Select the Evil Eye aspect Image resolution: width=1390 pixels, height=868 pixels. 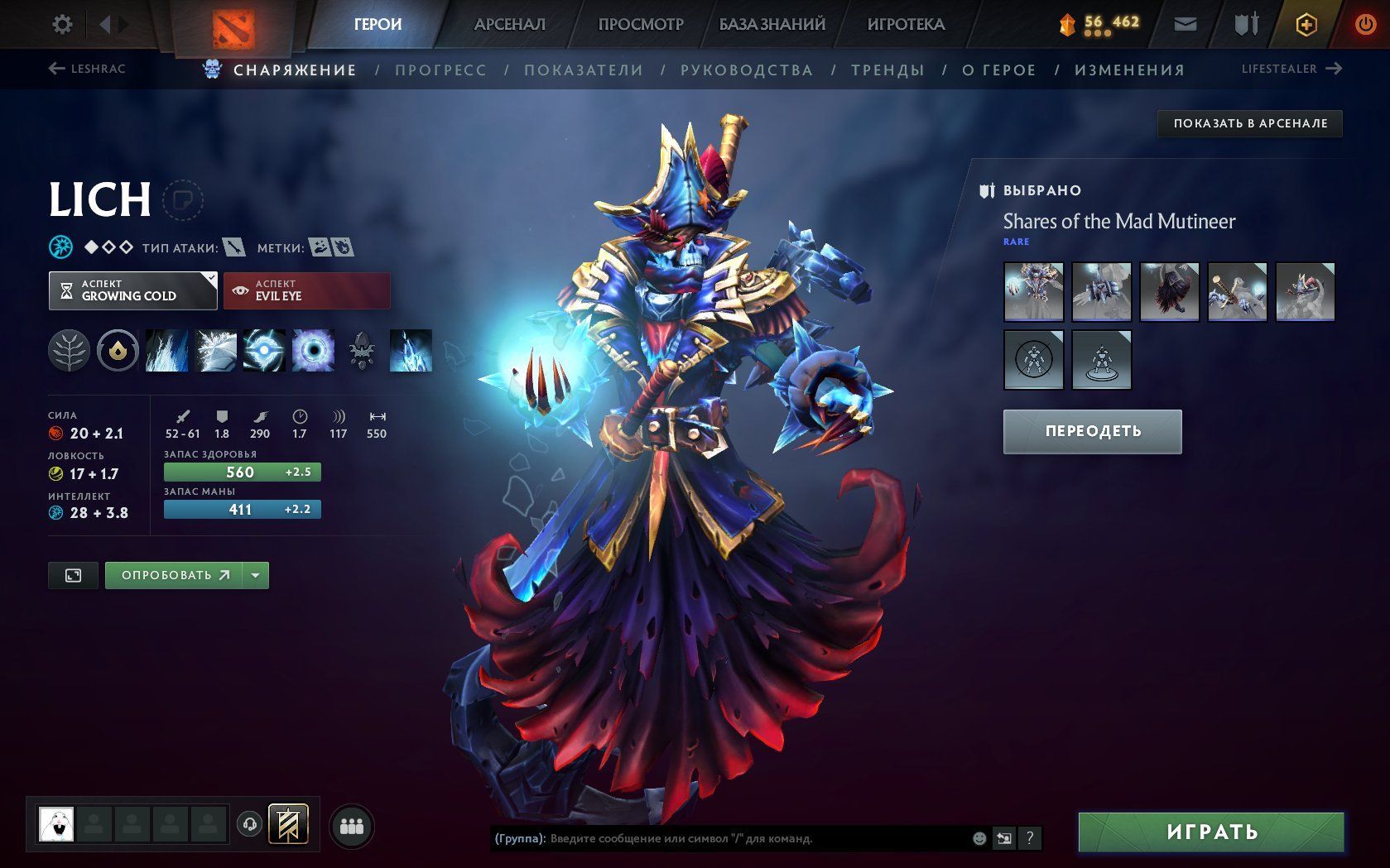[x=306, y=290]
